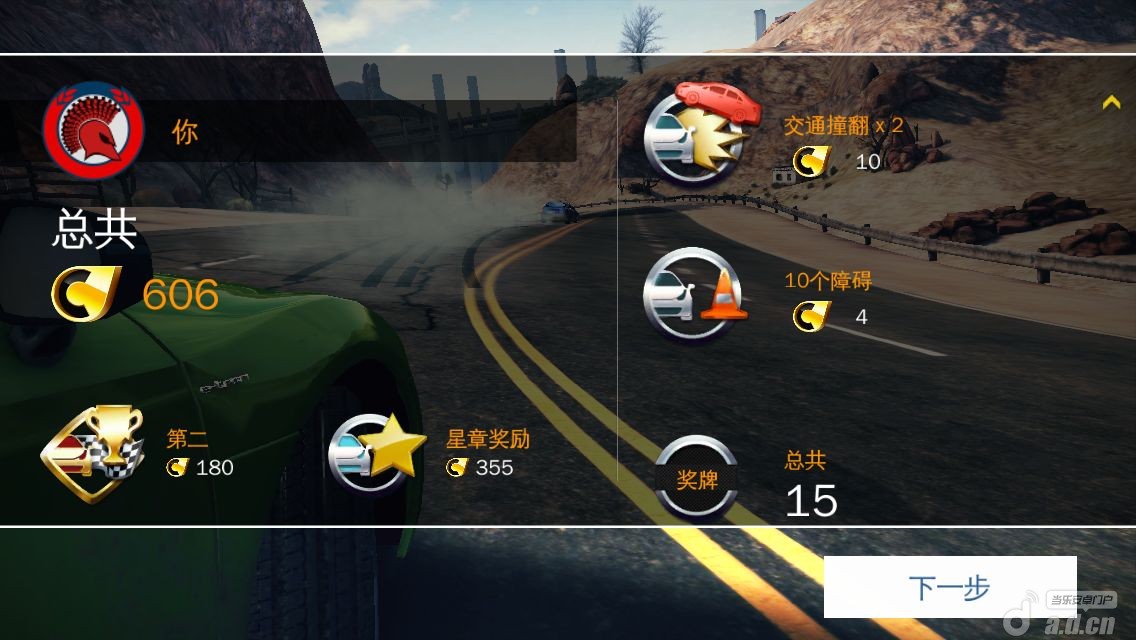Viewport: 1136px width, 640px height.
Task: Click the 下一步 next button
Action: (x=949, y=587)
